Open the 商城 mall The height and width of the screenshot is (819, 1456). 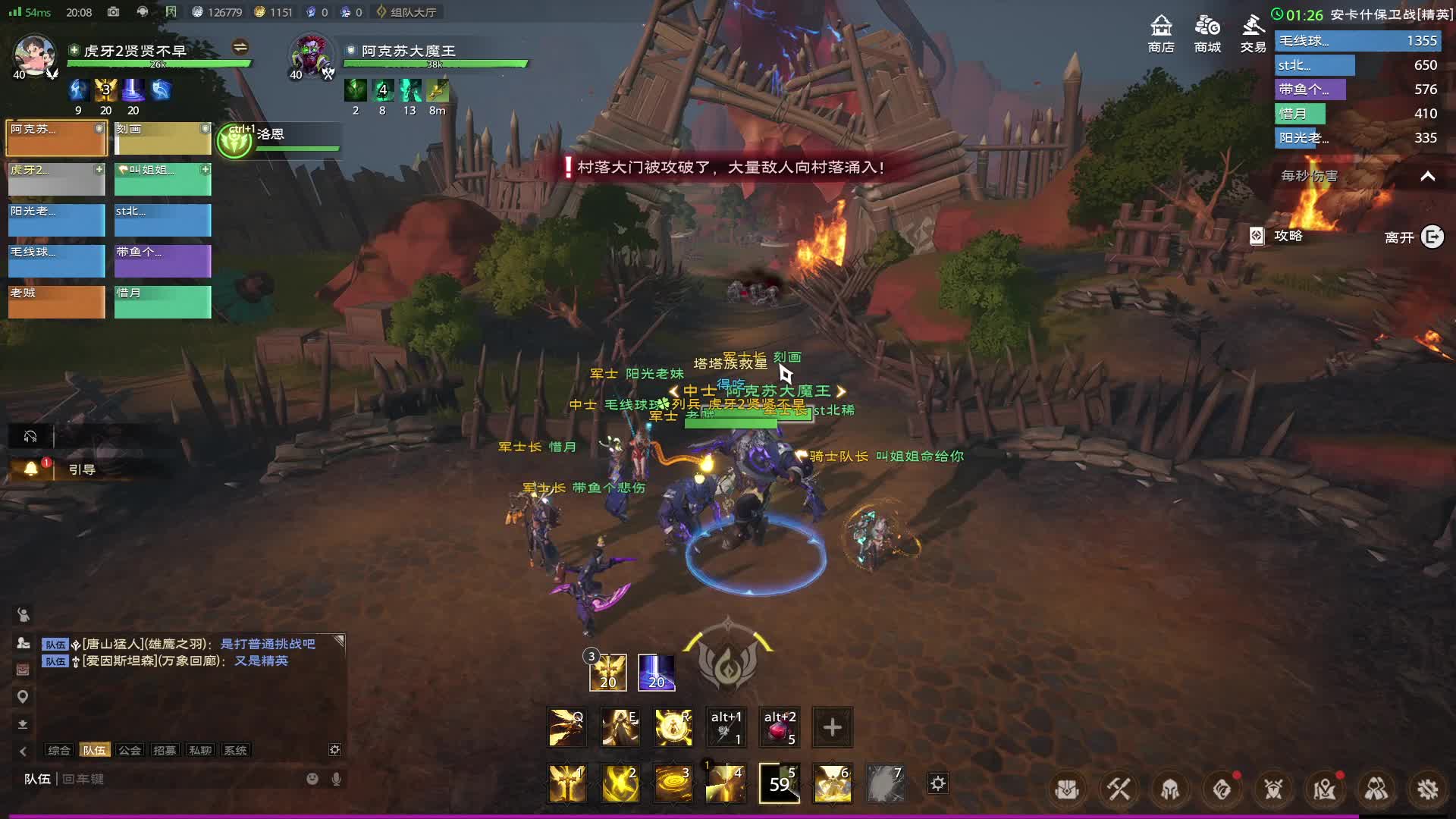1207,33
